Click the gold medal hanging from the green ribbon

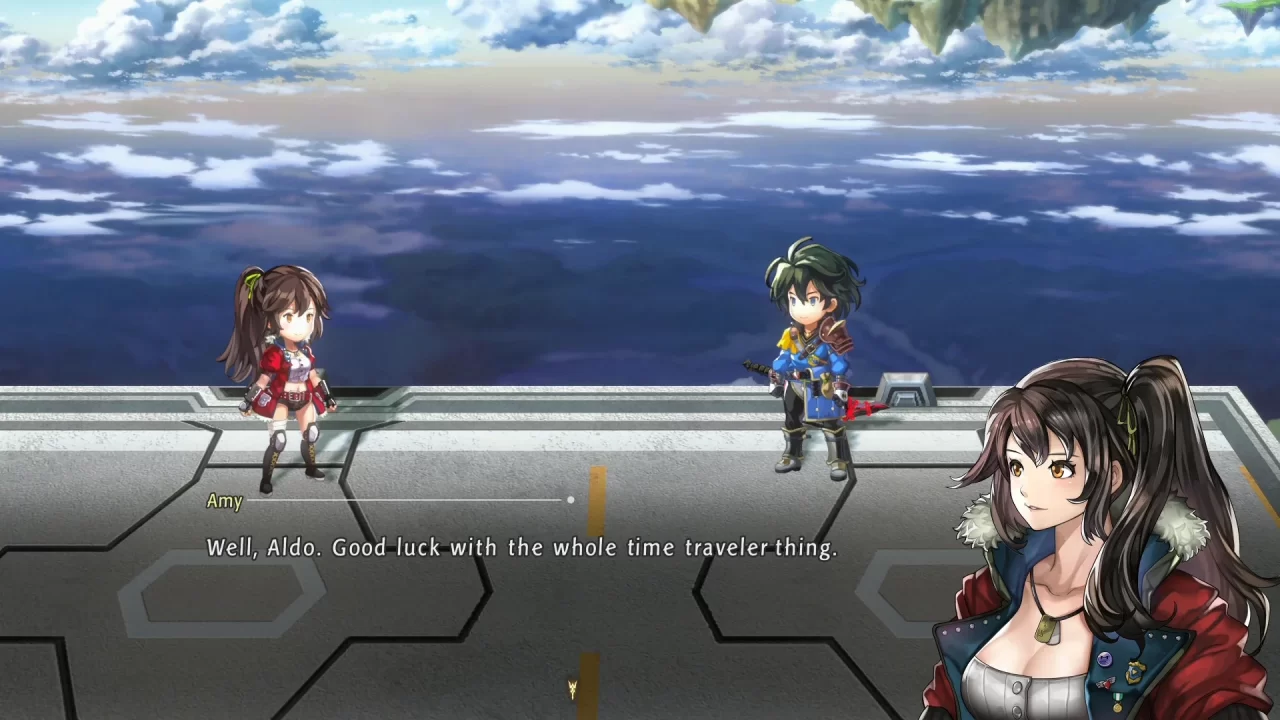[x=1118, y=706]
